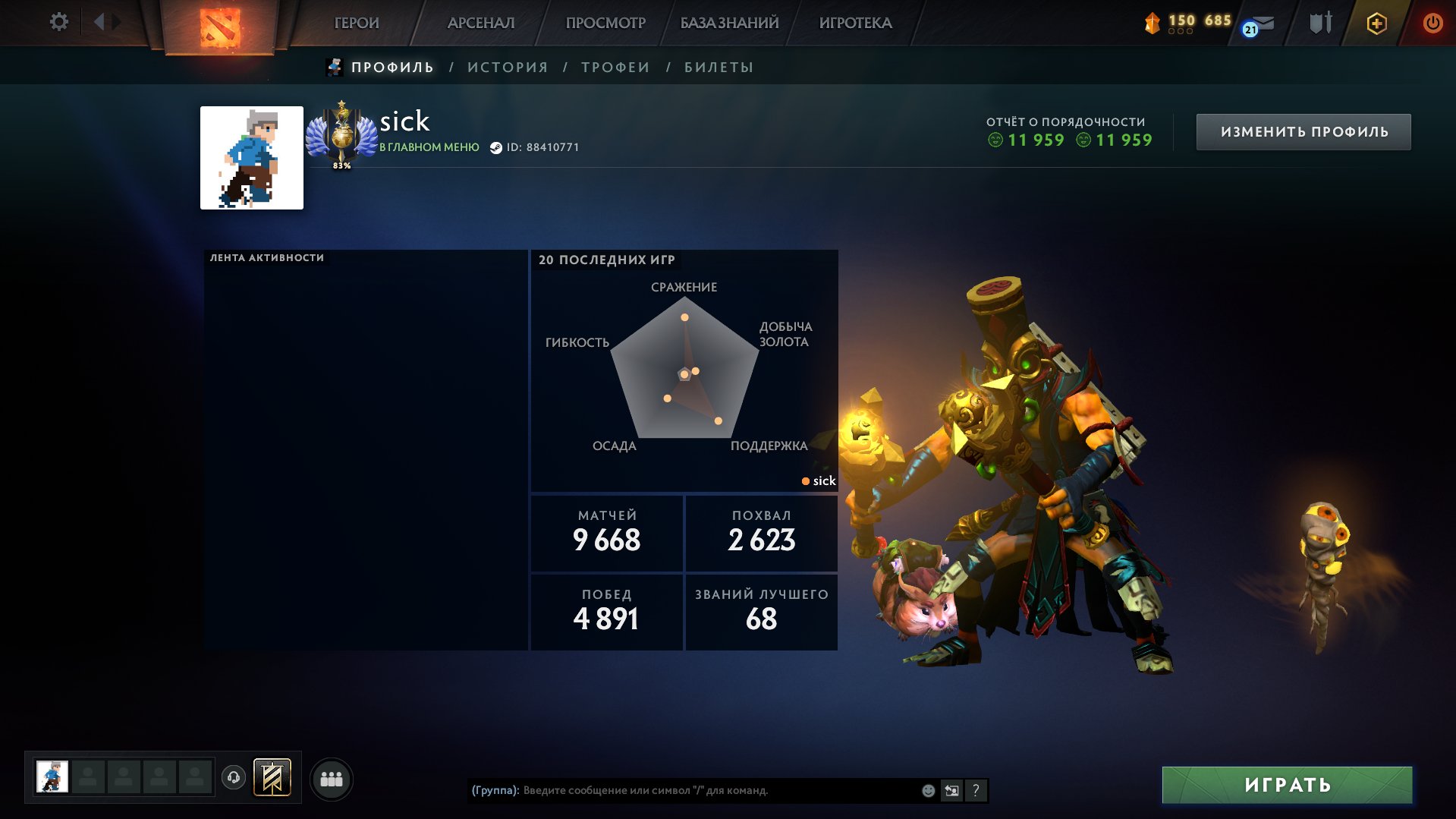Toggle chat channel share icon near help

(x=952, y=791)
